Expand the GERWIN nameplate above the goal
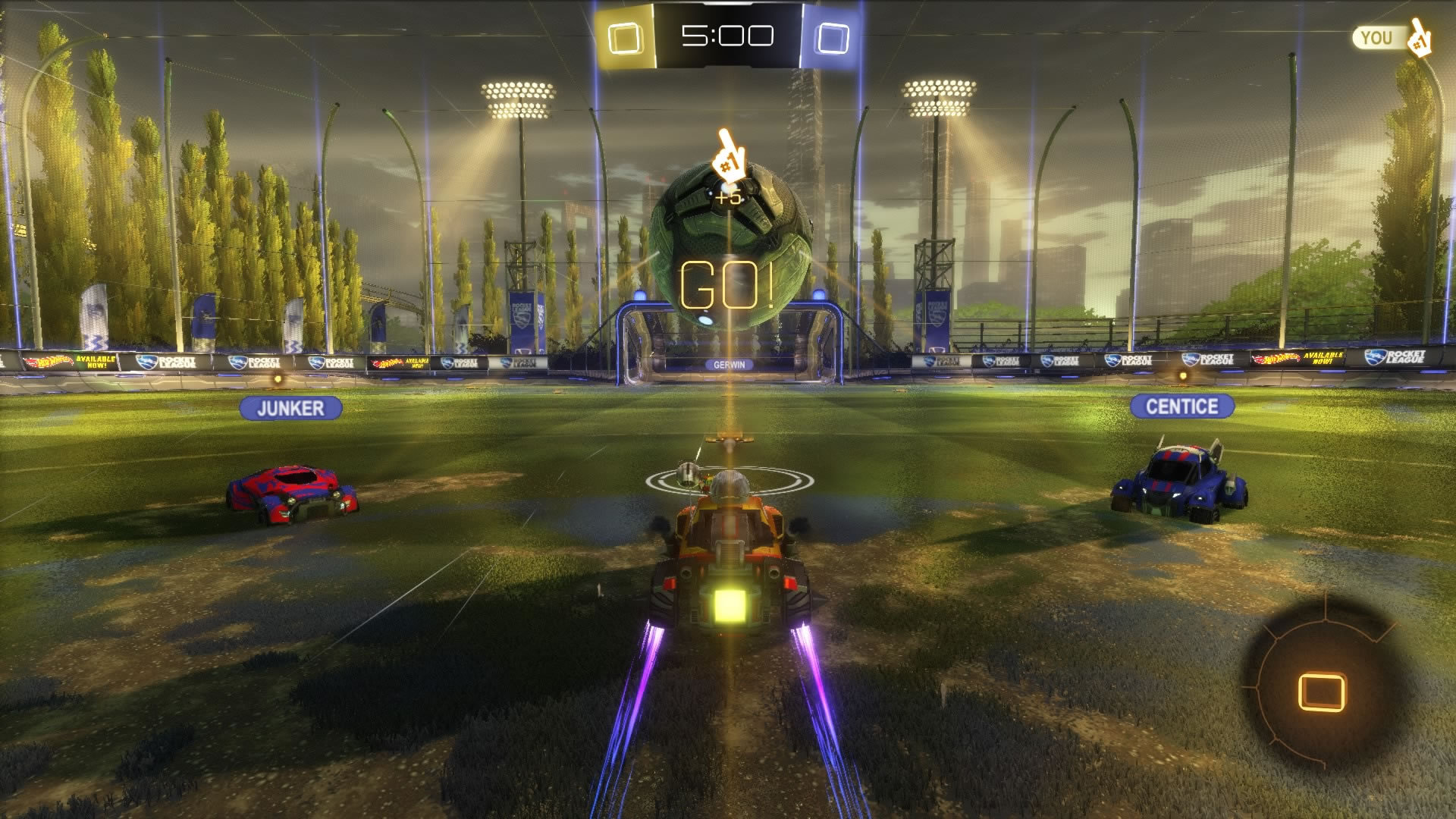This screenshot has width=1456, height=819. tap(730, 365)
